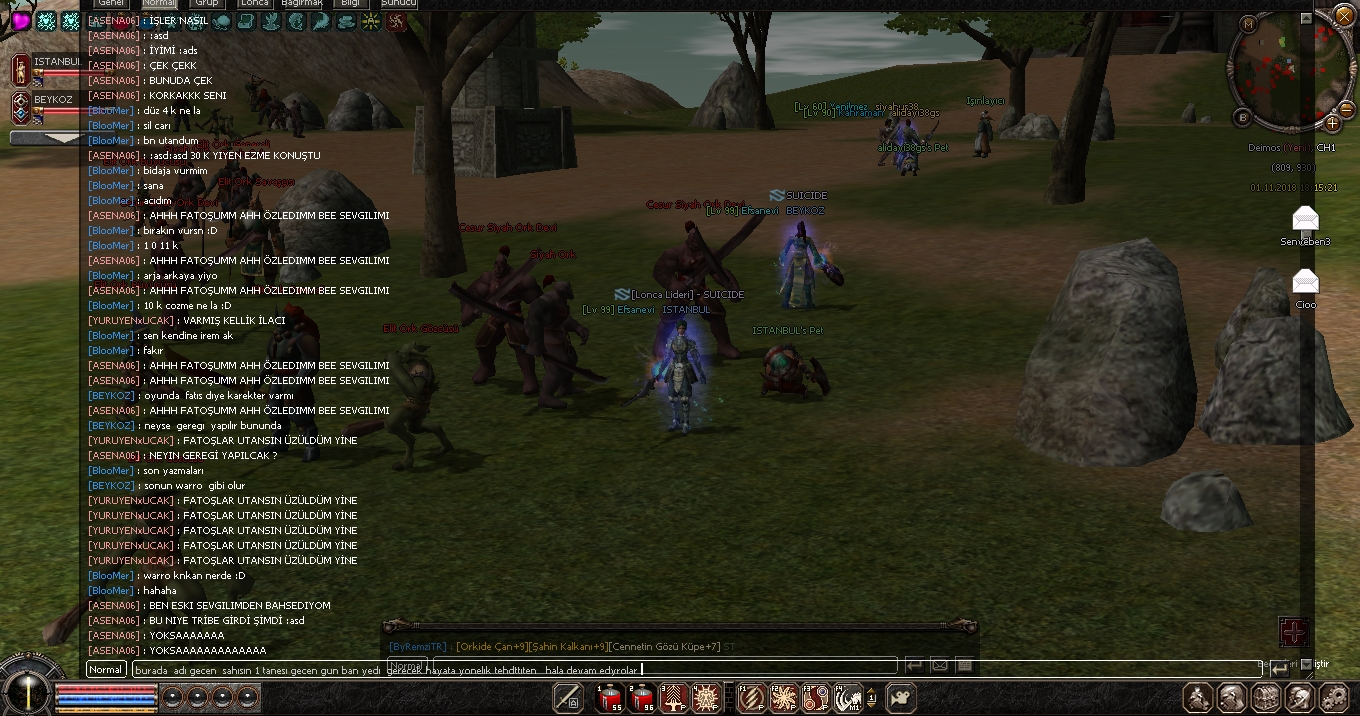Open the Lonca chat tab
1360x716 pixels.
coord(254,4)
